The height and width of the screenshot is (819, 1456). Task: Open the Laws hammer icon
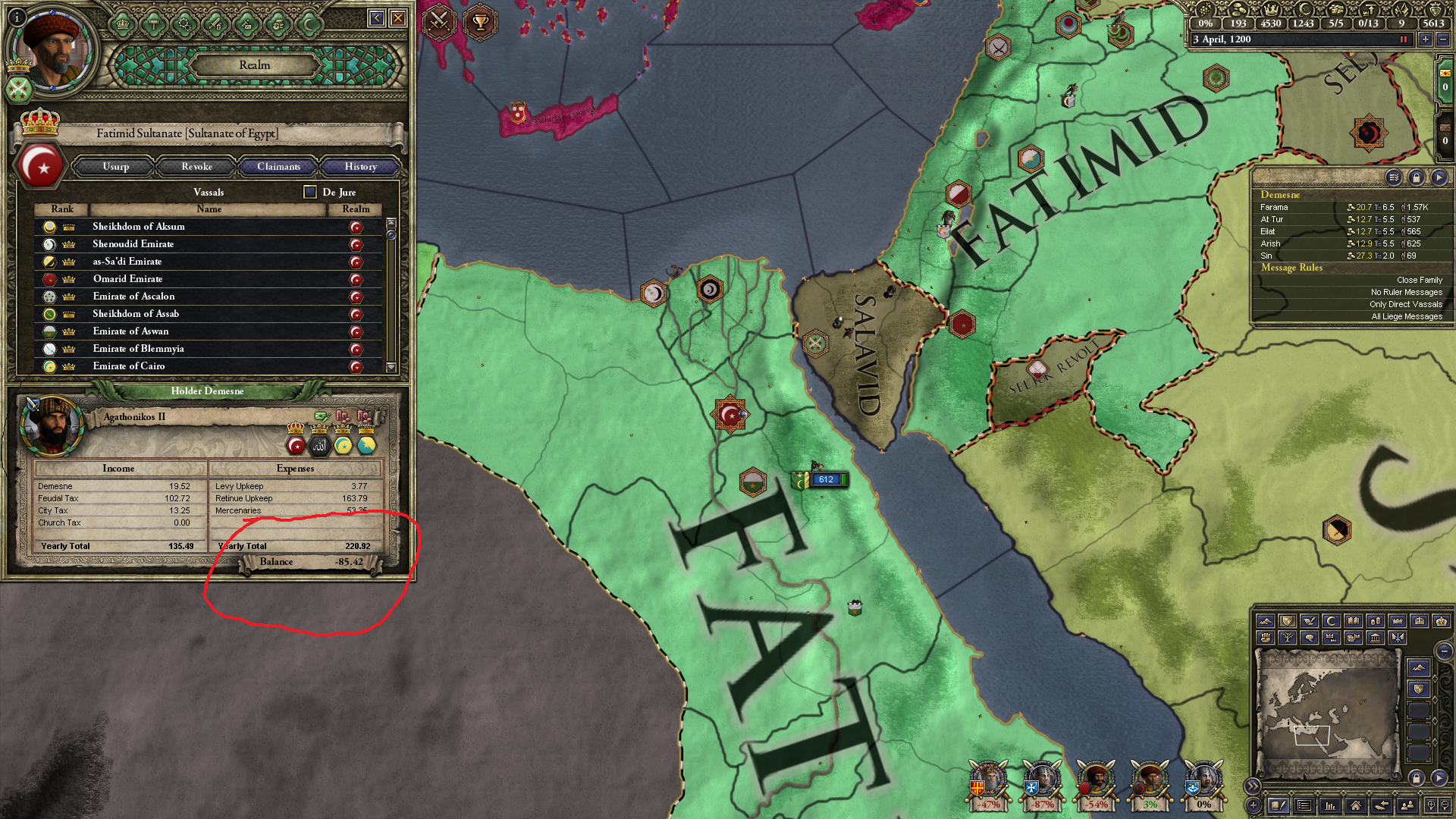pyautogui.click(x=154, y=24)
